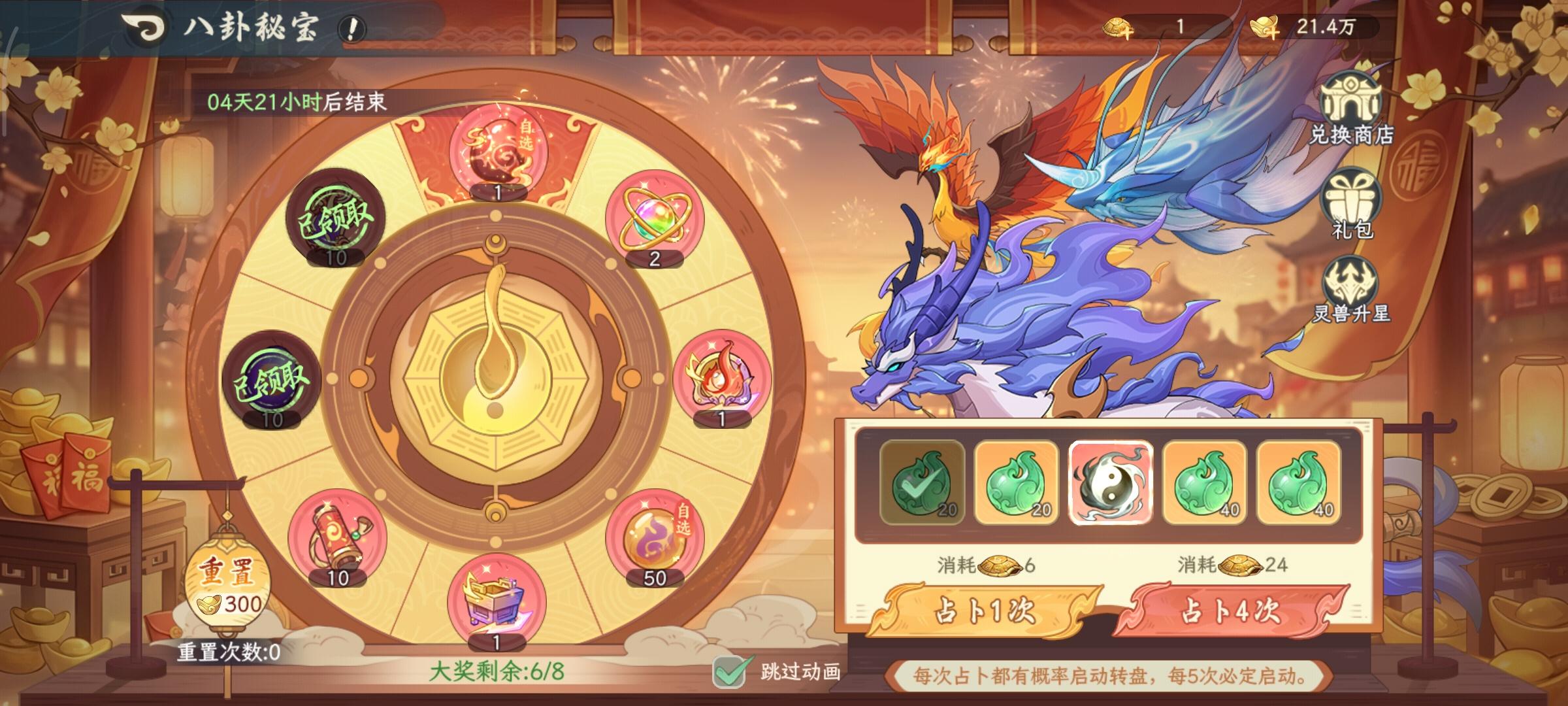Open the ingot currency display showing 21.4万
This screenshot has width=1568, height=706.
(x=1328, y=27)
